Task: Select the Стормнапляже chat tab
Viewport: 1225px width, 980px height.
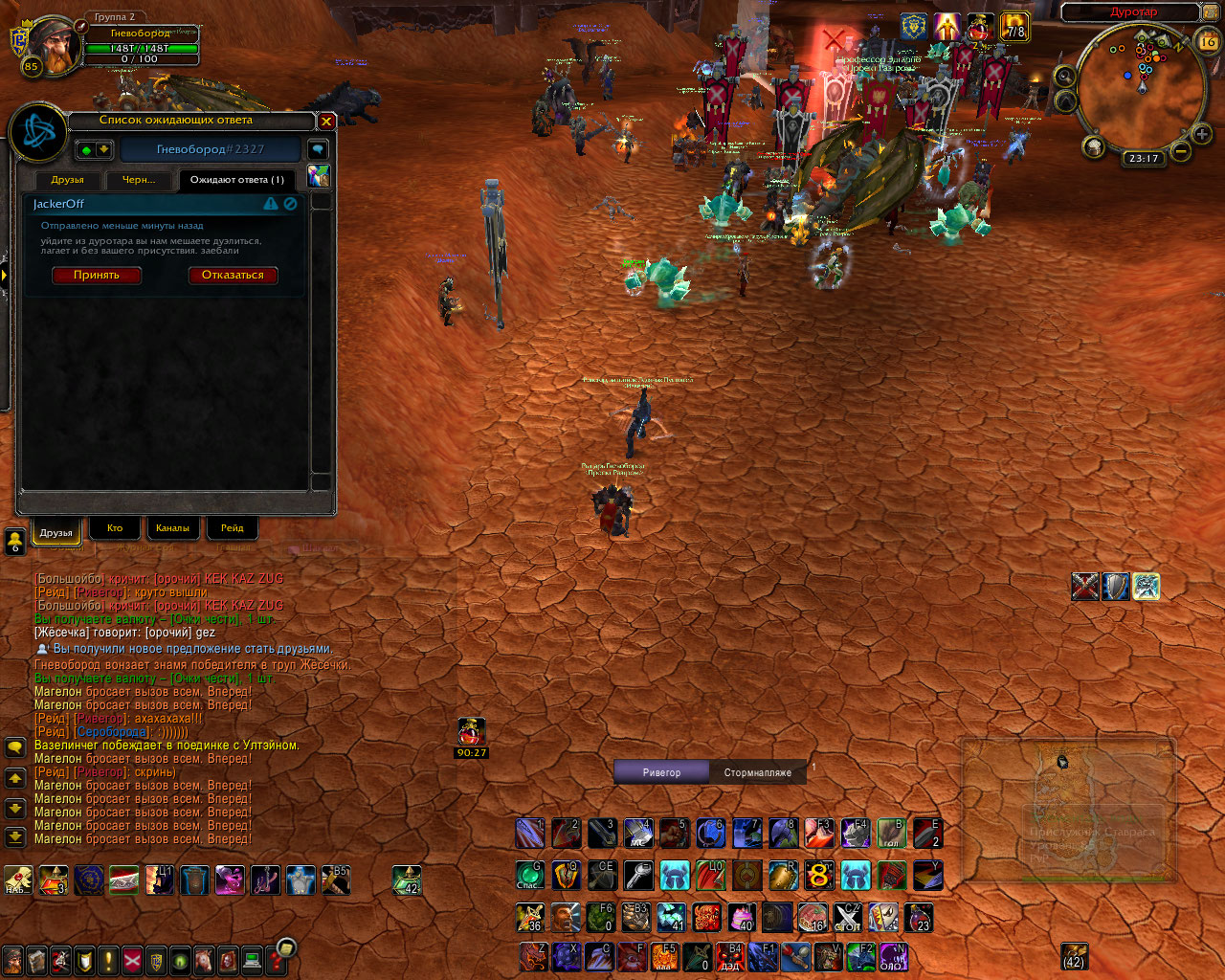Action: (757, 772)
